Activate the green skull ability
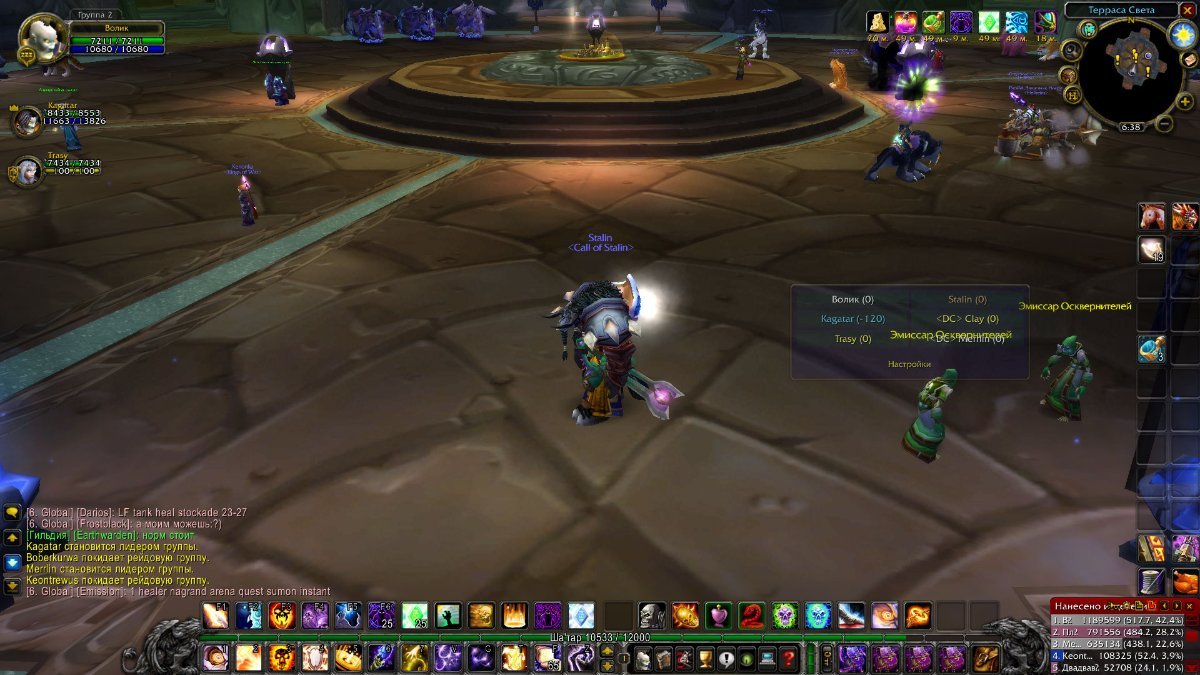1200x675 pixels. [x=785, y=615]
